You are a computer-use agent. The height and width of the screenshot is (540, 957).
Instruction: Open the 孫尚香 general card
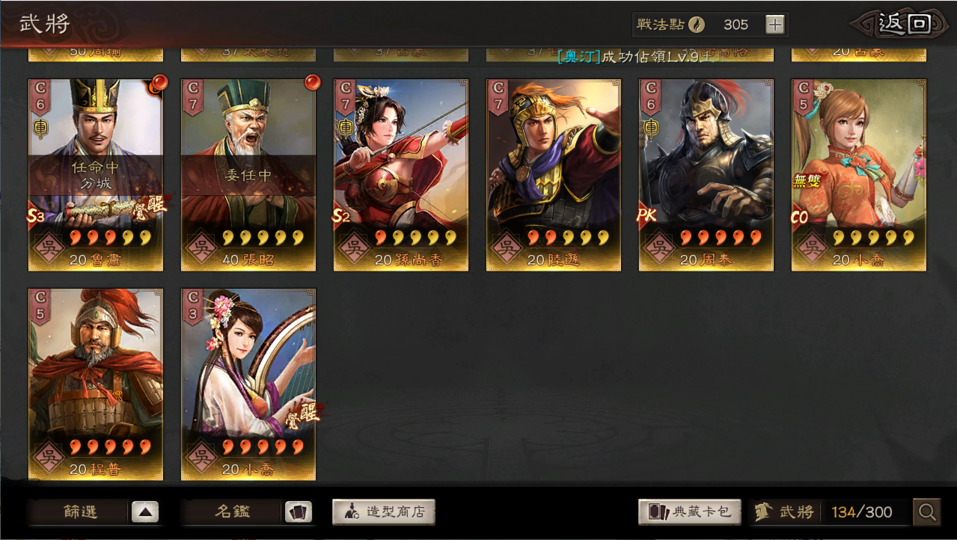click(x=401, y=175)
